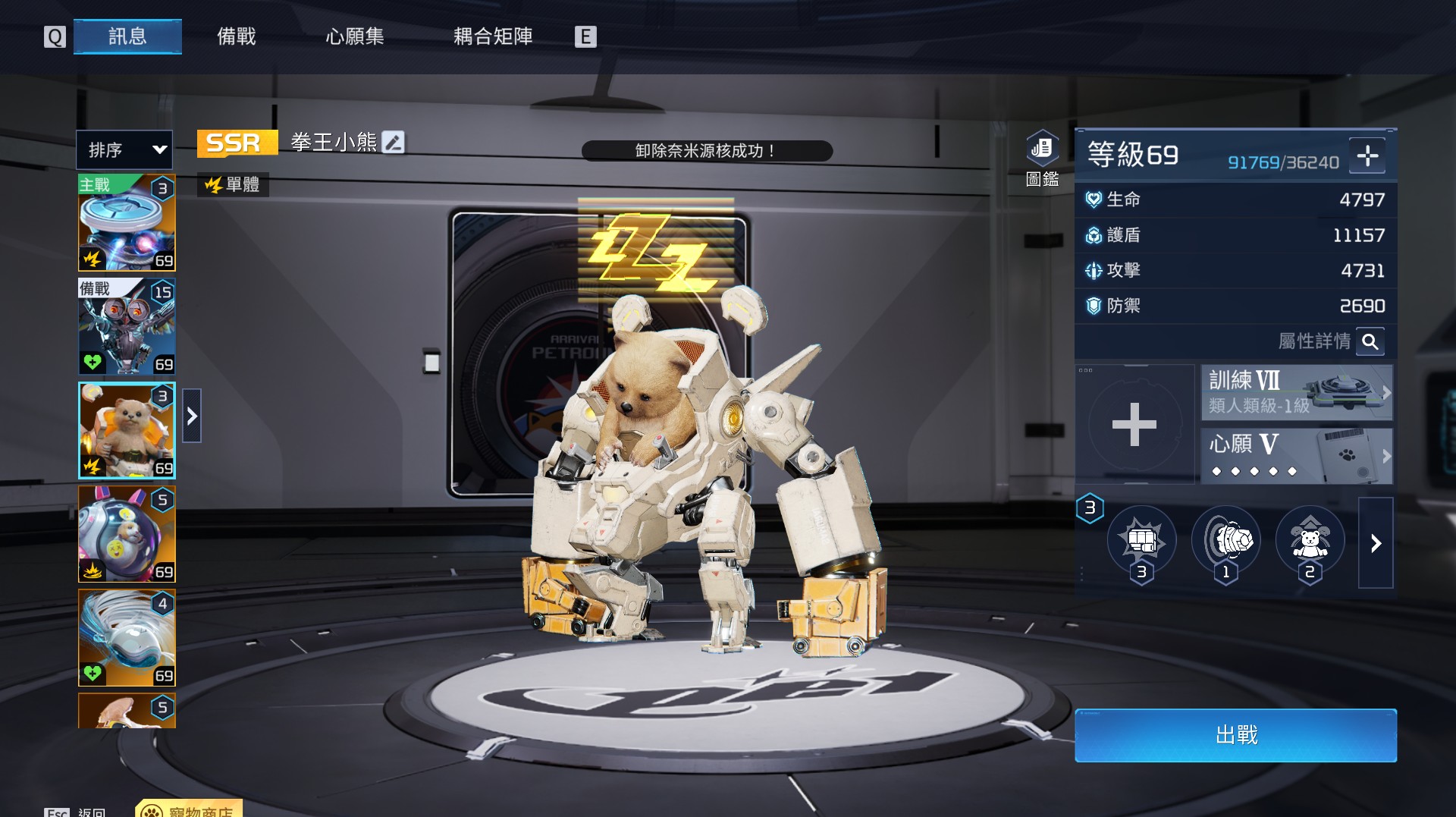Rename pet via the edit pencil icon
Viewport: 1456px width, 817px height.
[394, 142]
